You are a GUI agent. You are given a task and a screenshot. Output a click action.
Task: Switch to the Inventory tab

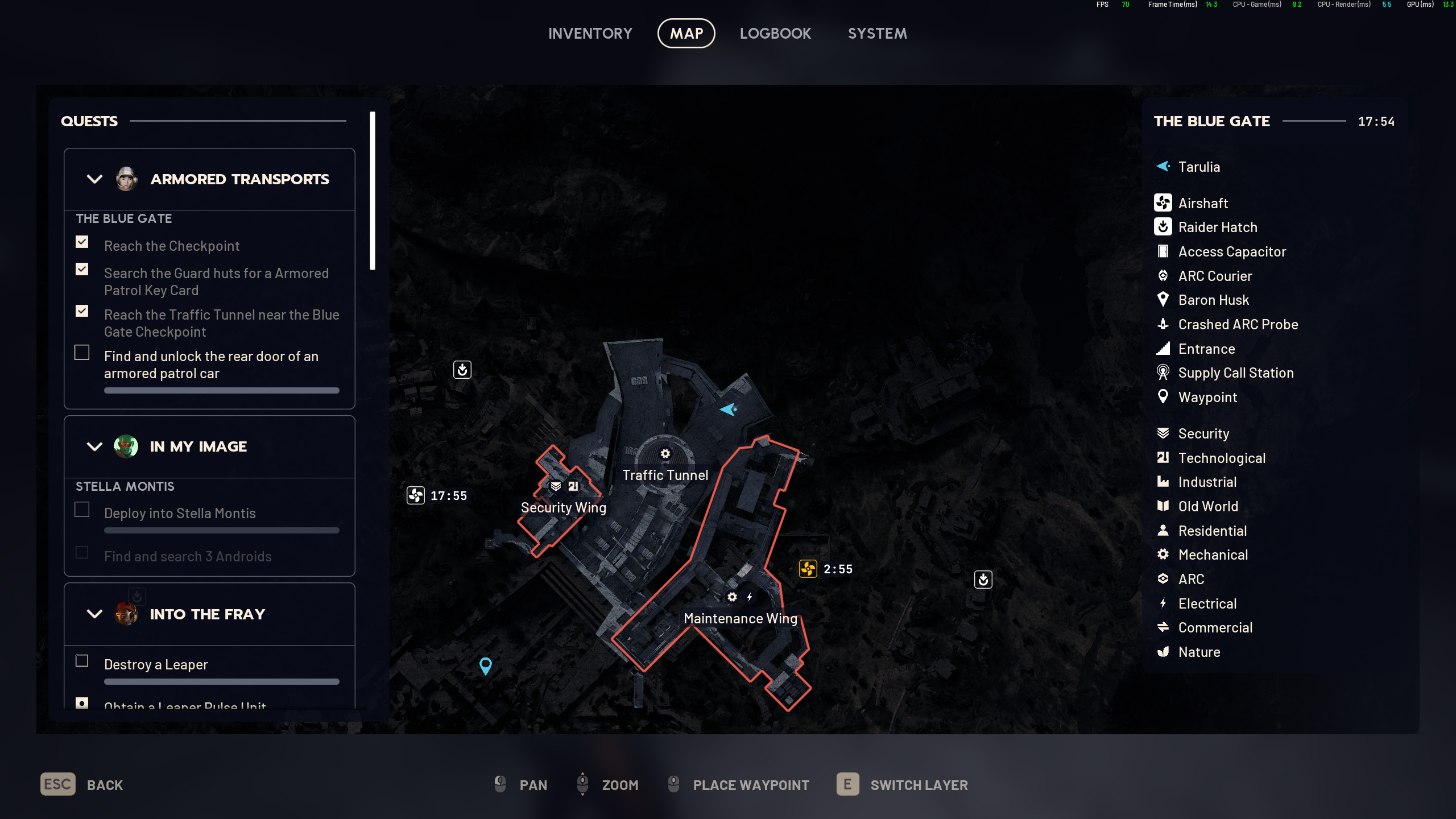pos(590,34)
